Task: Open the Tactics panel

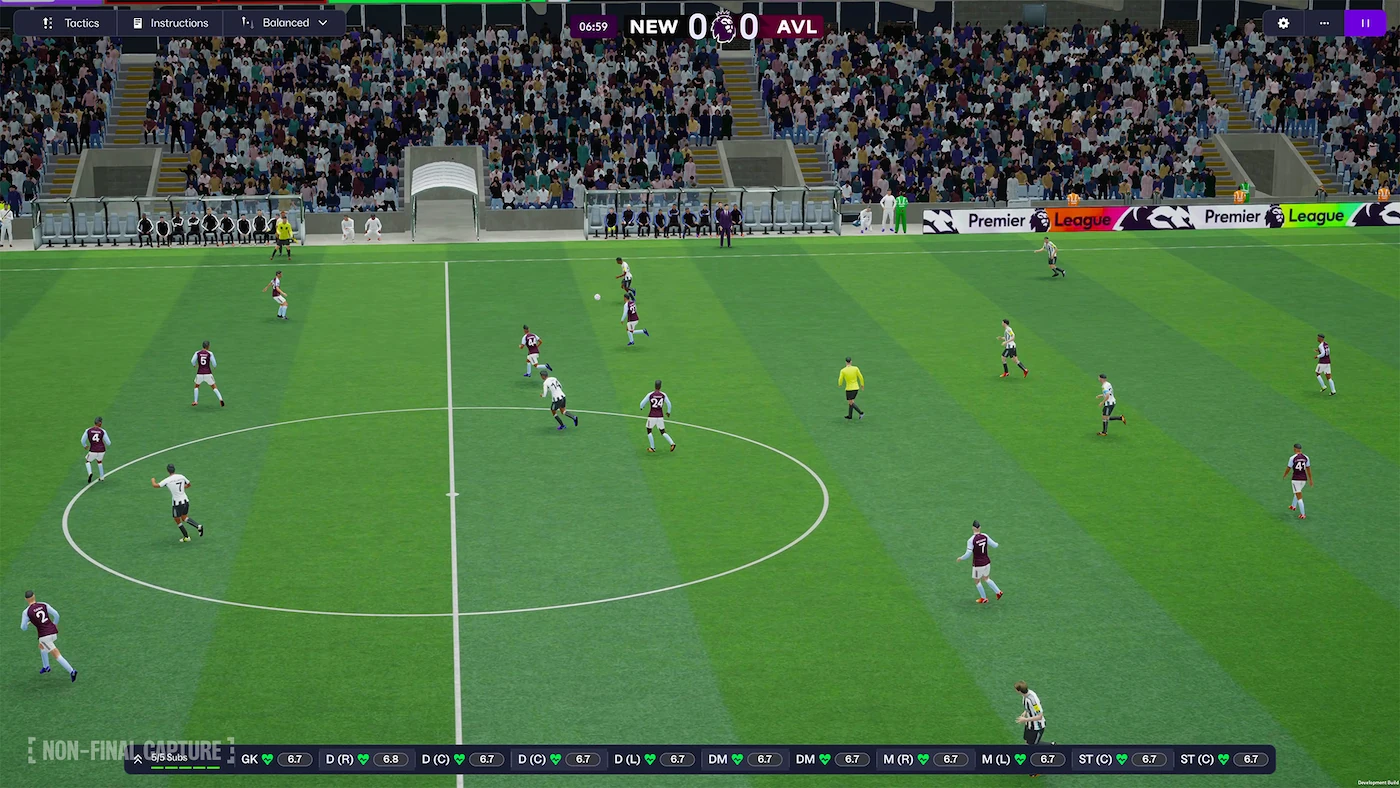Action: pos(70,22)
